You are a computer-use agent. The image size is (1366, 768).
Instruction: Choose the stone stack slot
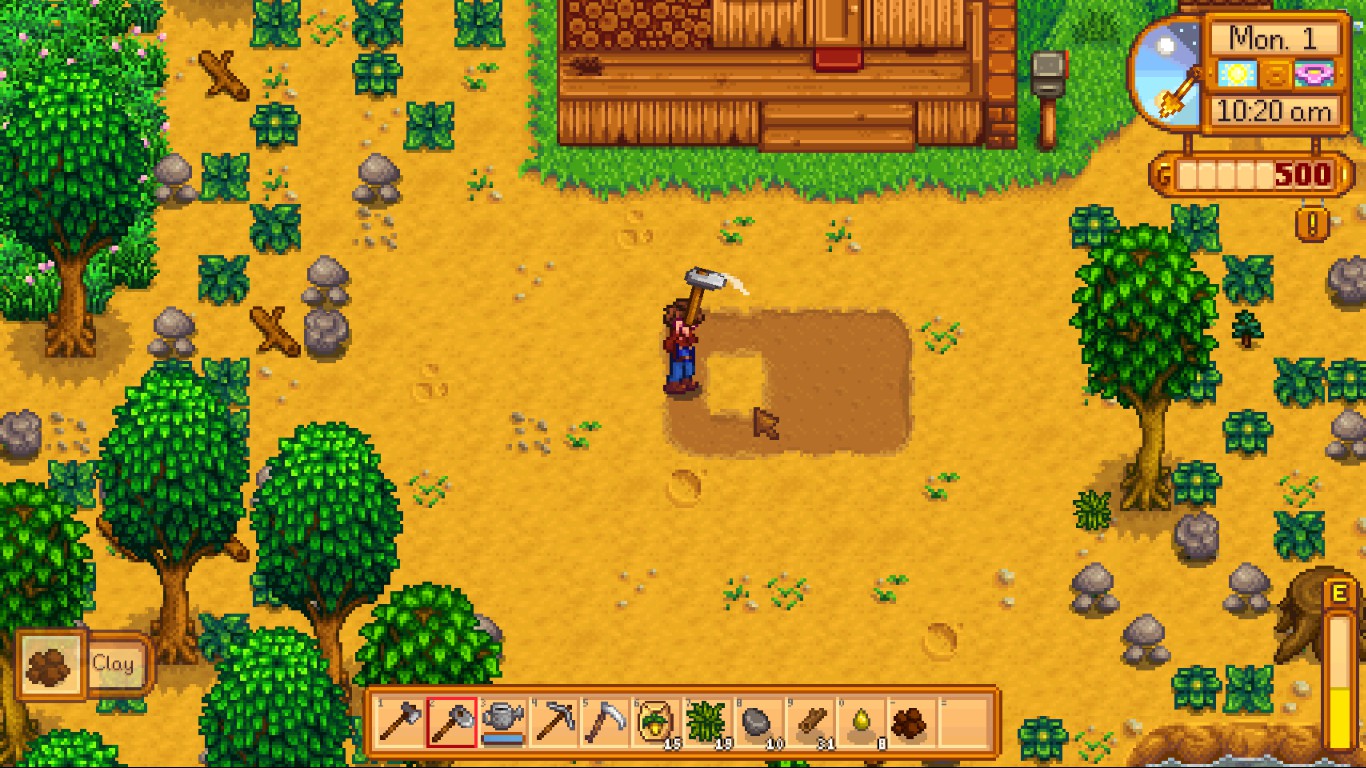pos(758,722)
